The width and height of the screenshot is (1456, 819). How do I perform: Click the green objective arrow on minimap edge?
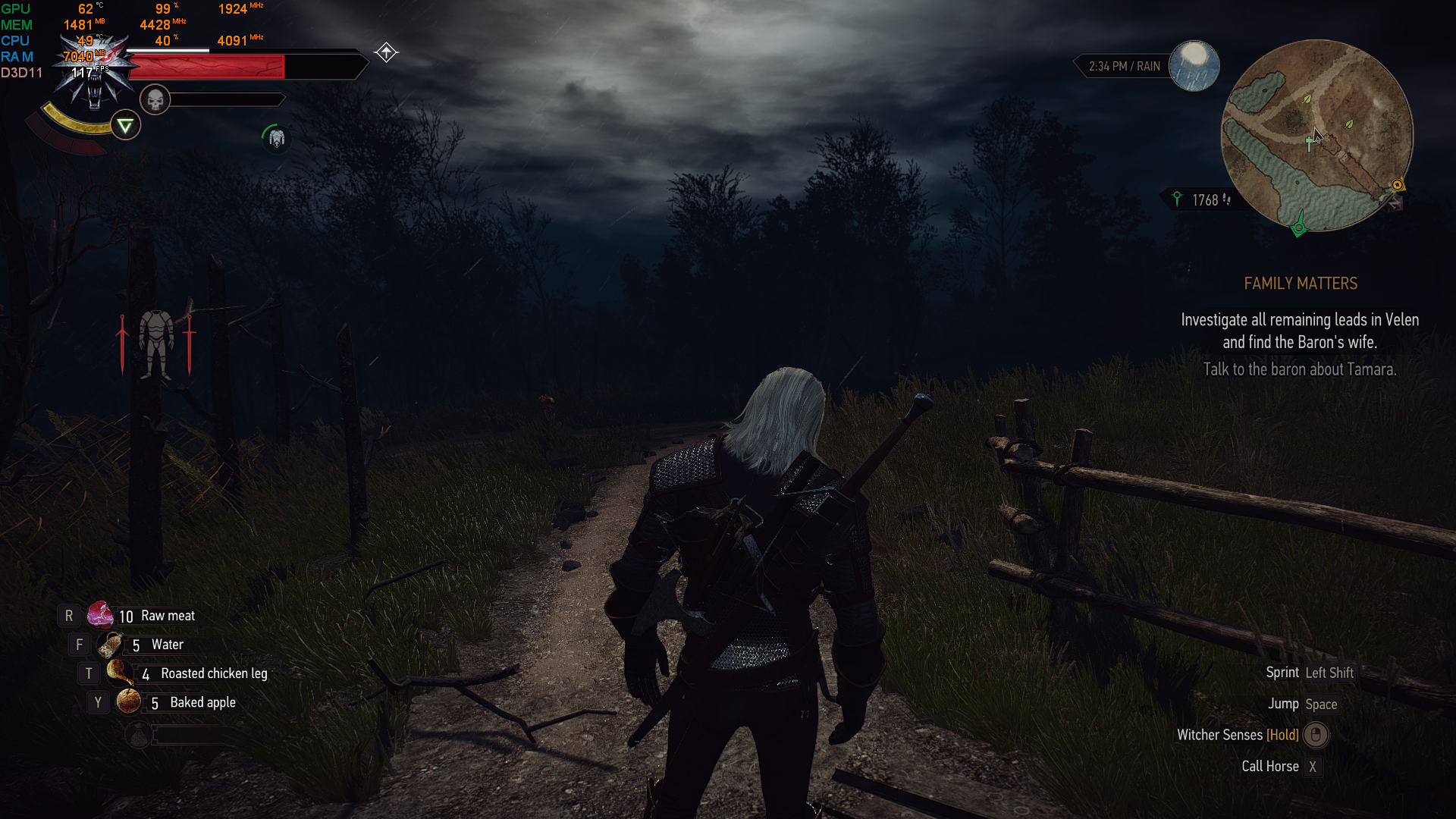coord(1299,226)
